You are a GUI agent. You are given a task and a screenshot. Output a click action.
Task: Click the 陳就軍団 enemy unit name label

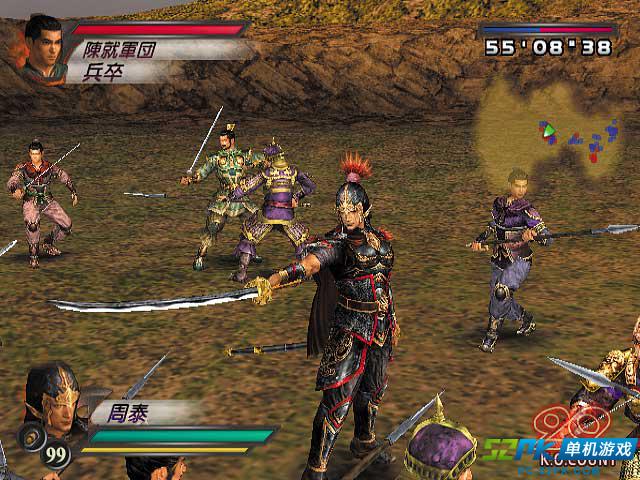[x=120, y=48]
